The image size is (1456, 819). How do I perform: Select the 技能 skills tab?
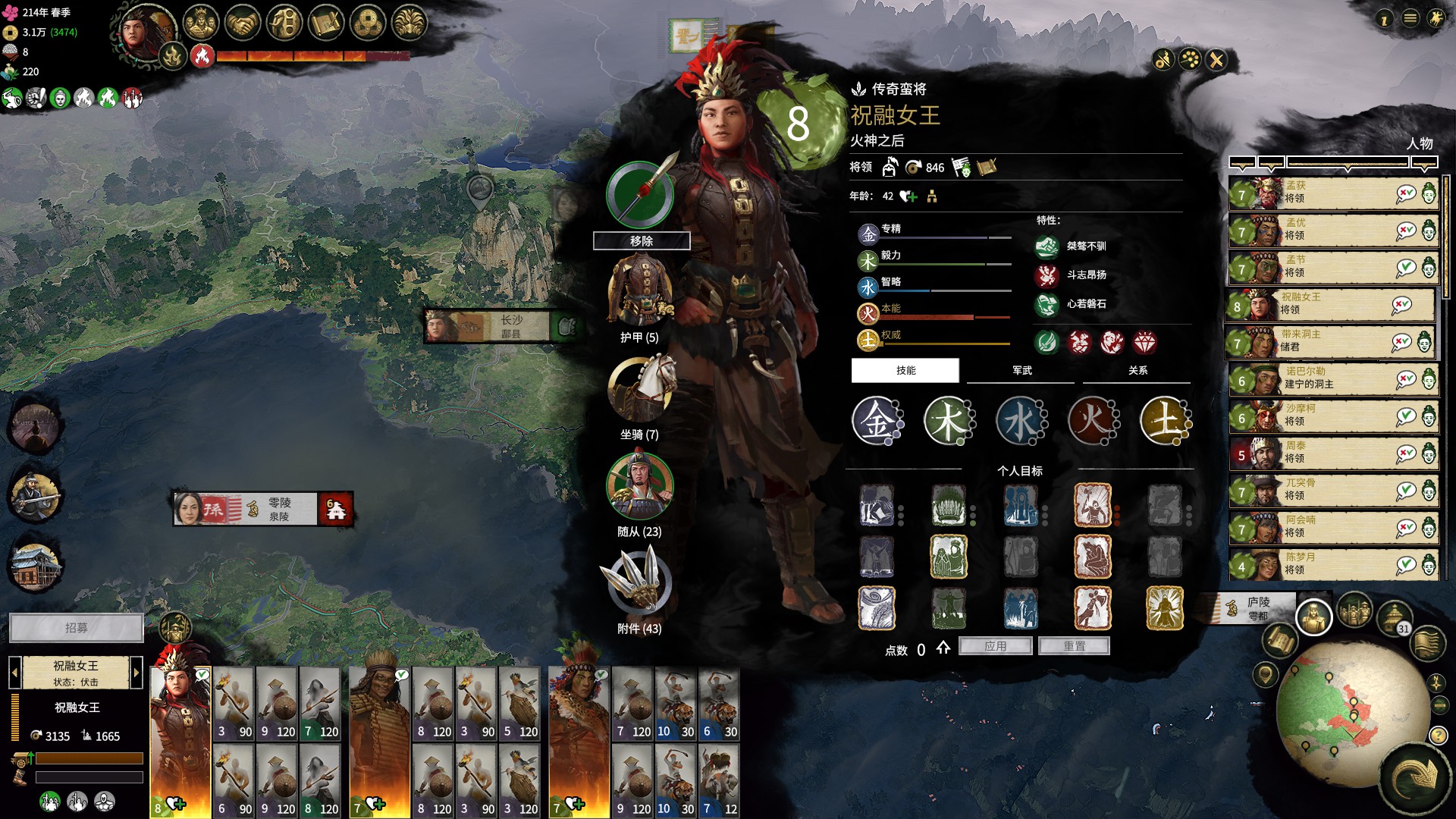click(x=905, y=371)
